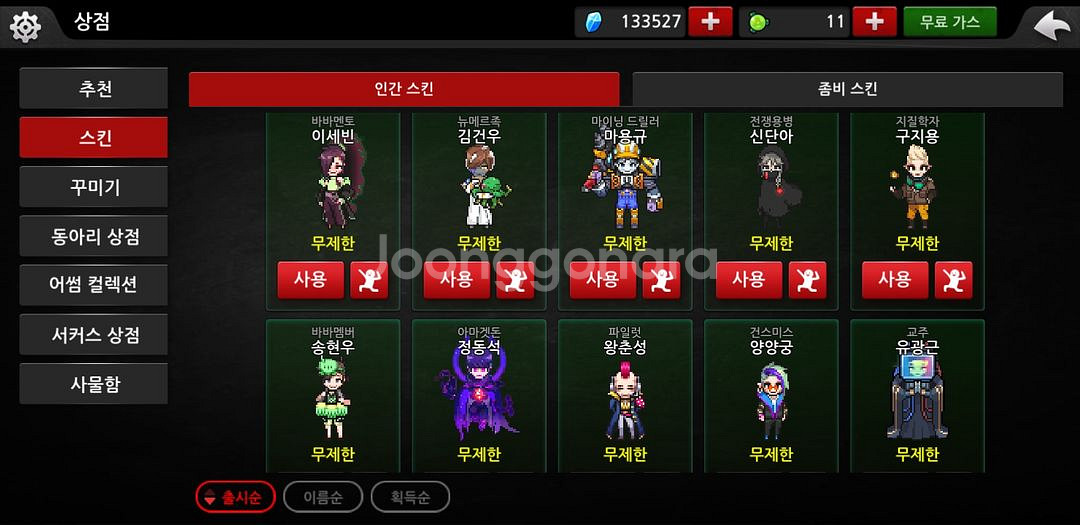Use the 구지용 skin with 사용
This screenshot has width=1080, height=525.
(x=894, y=280)
